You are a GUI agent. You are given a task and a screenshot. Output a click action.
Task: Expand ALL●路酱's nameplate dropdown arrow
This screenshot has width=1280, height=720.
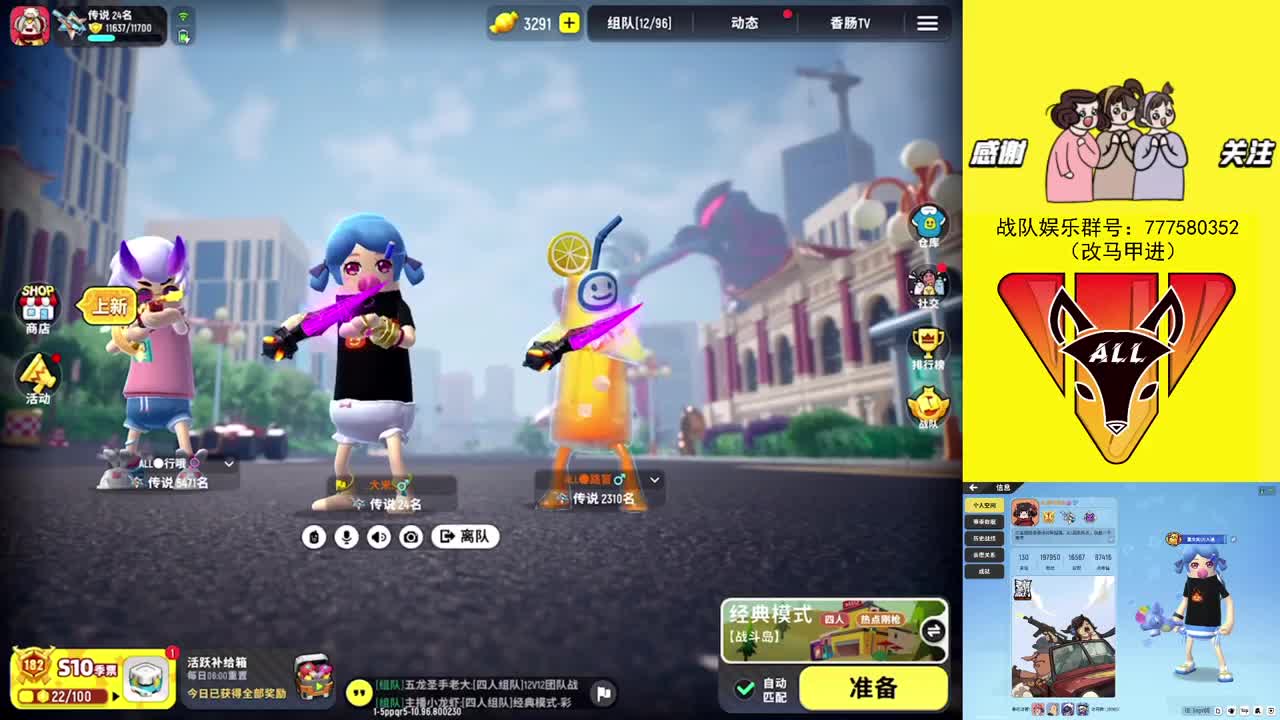click(654, 479)
